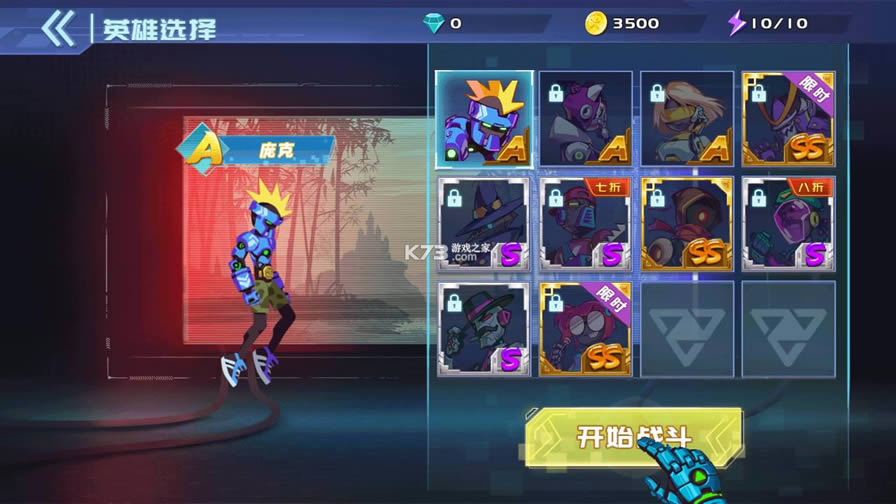Tap the purple lightning energy icon

coord(737,22)
